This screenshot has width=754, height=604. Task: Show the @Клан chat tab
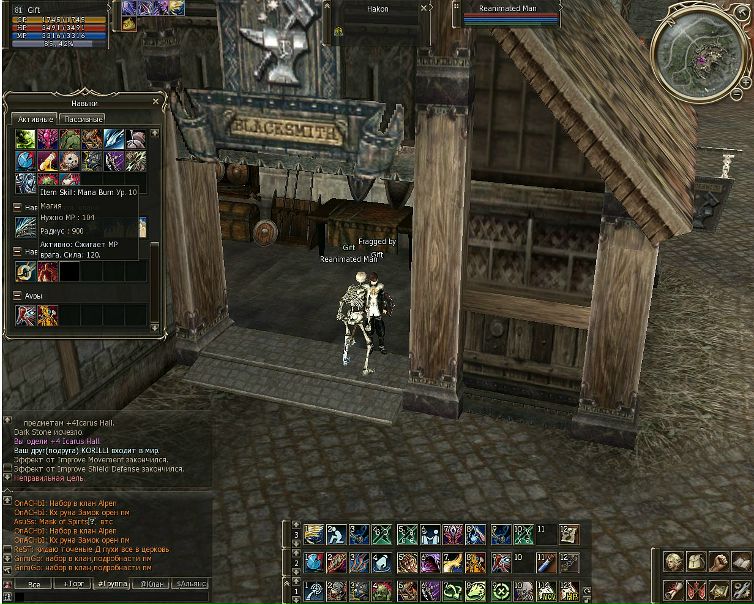(151, 582)
